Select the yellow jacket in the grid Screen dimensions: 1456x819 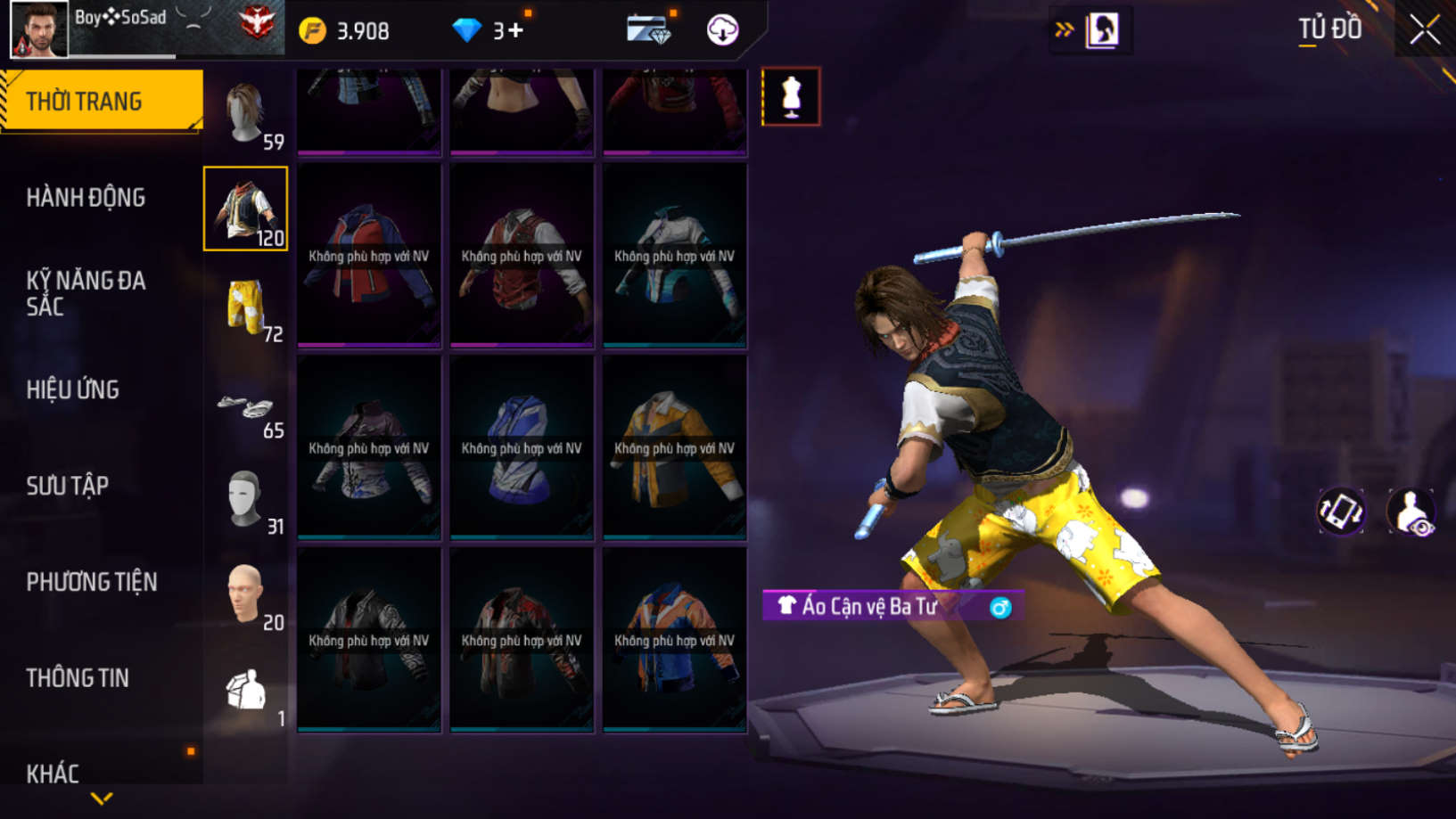coord(675,447)
